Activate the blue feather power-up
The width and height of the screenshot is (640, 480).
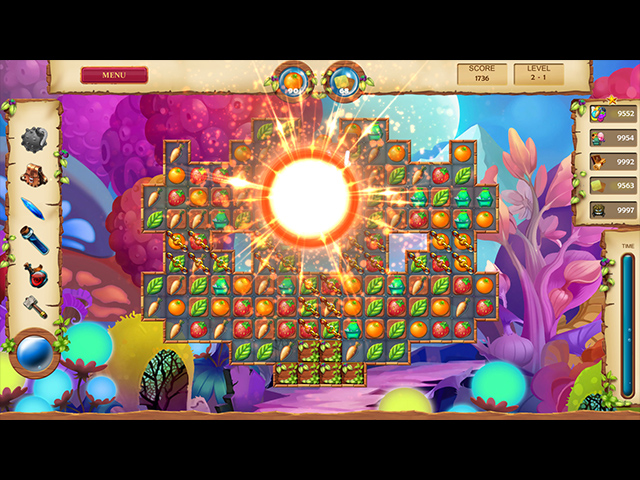34,207
